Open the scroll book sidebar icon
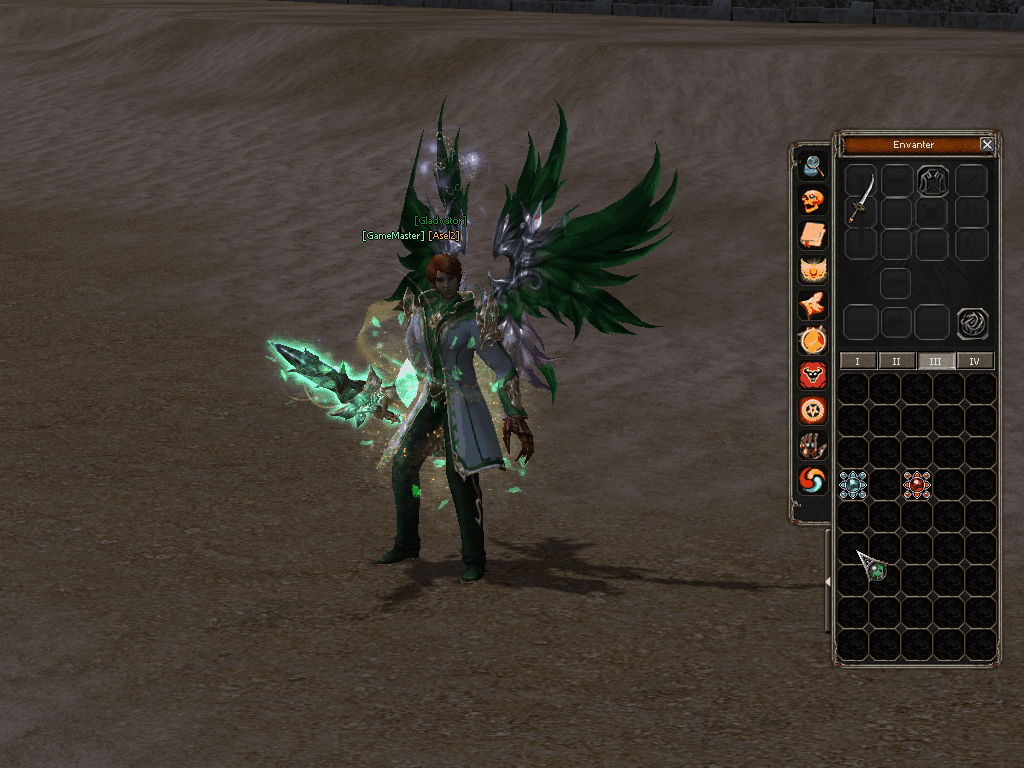 point(813,235)
